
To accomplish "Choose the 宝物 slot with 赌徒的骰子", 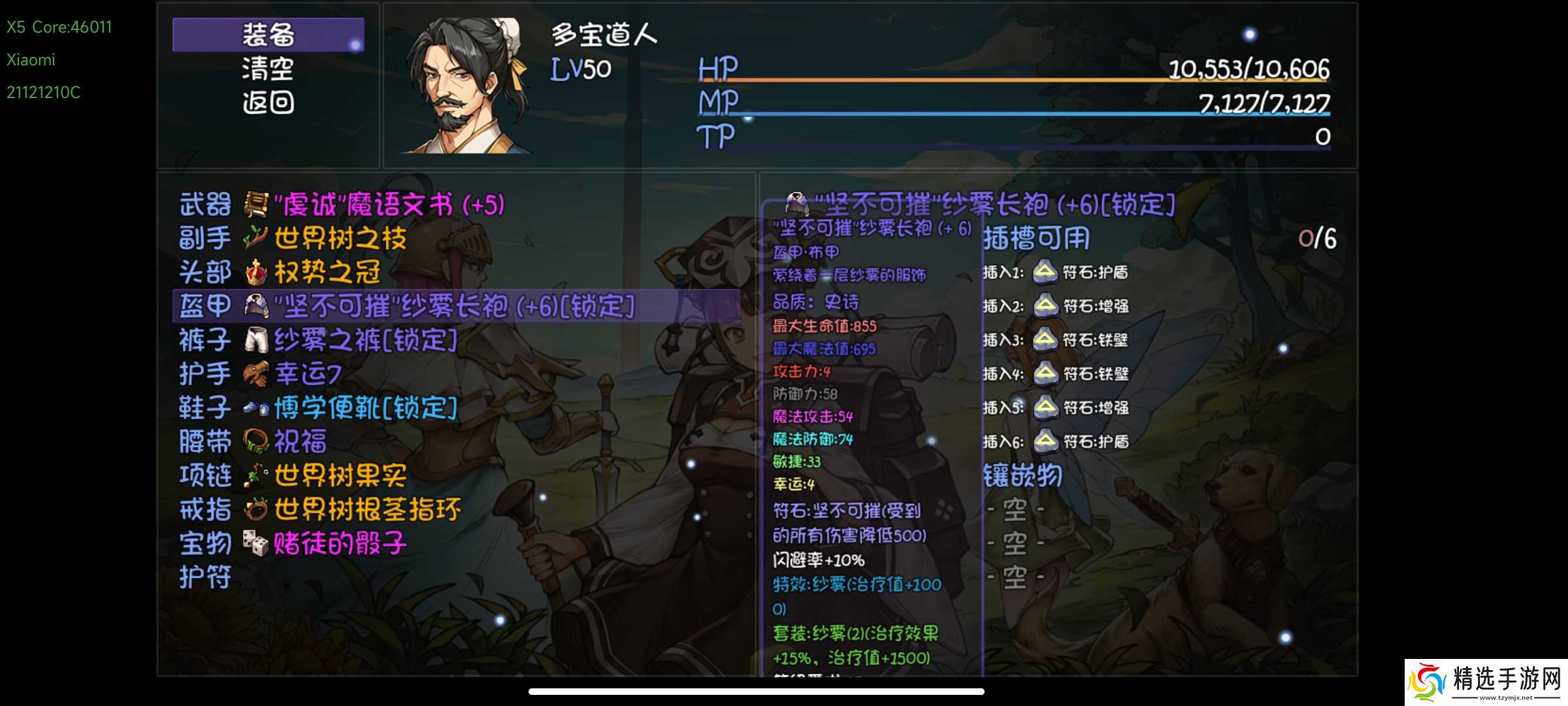I will click(340, 544).
